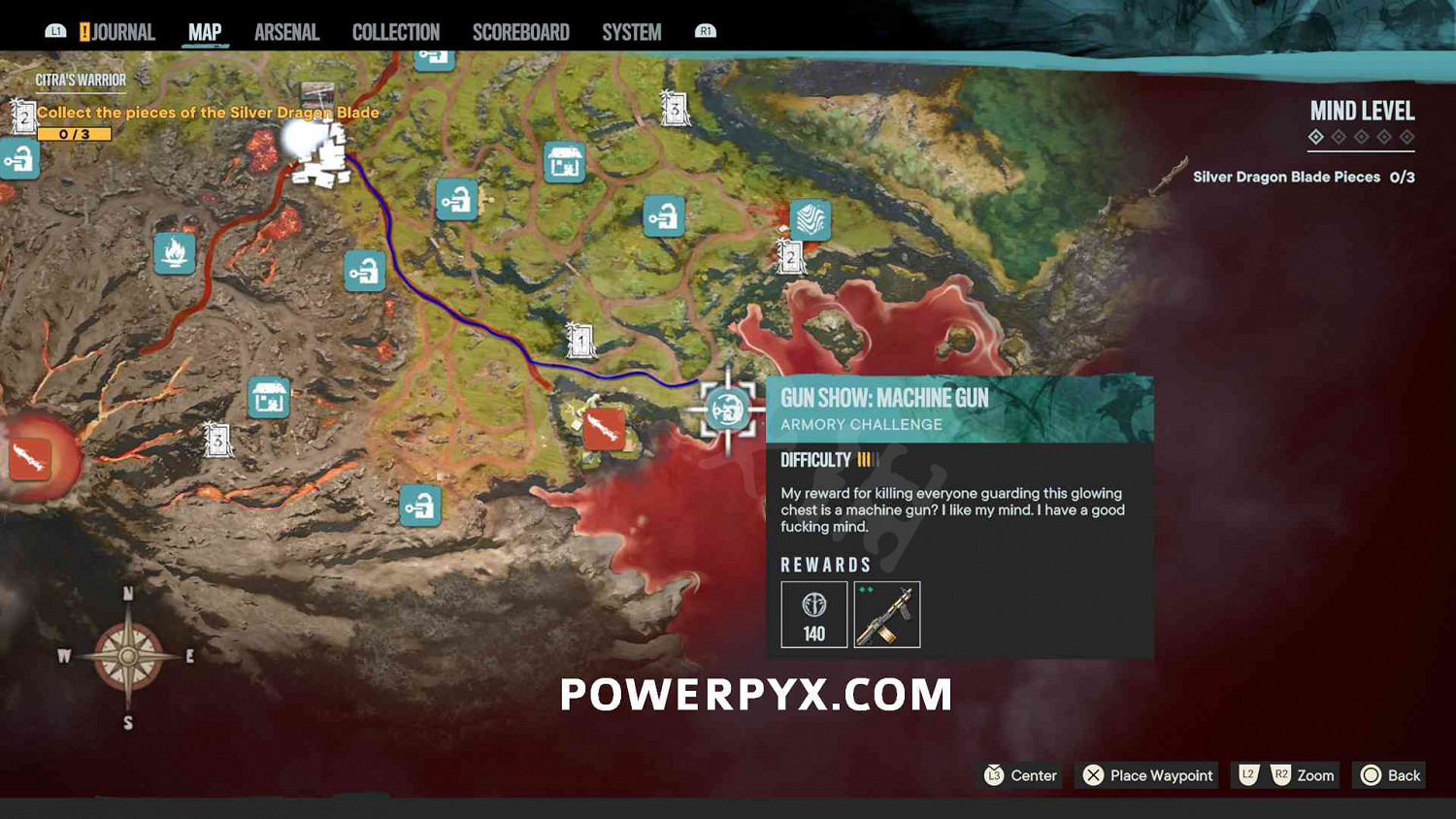Switch to the ARSENAL tab
The image size is (1456, 819).
pos(286,30)
